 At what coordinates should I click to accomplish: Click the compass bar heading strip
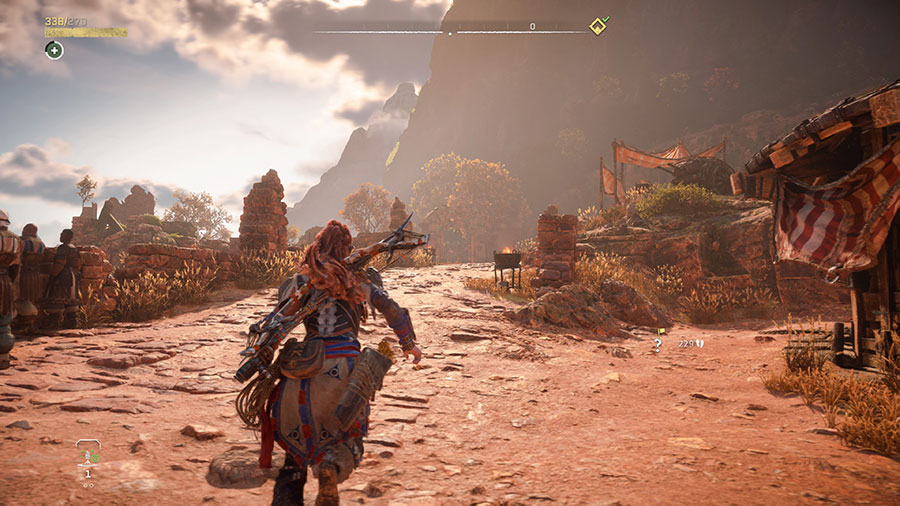click(x=450, y=29)
